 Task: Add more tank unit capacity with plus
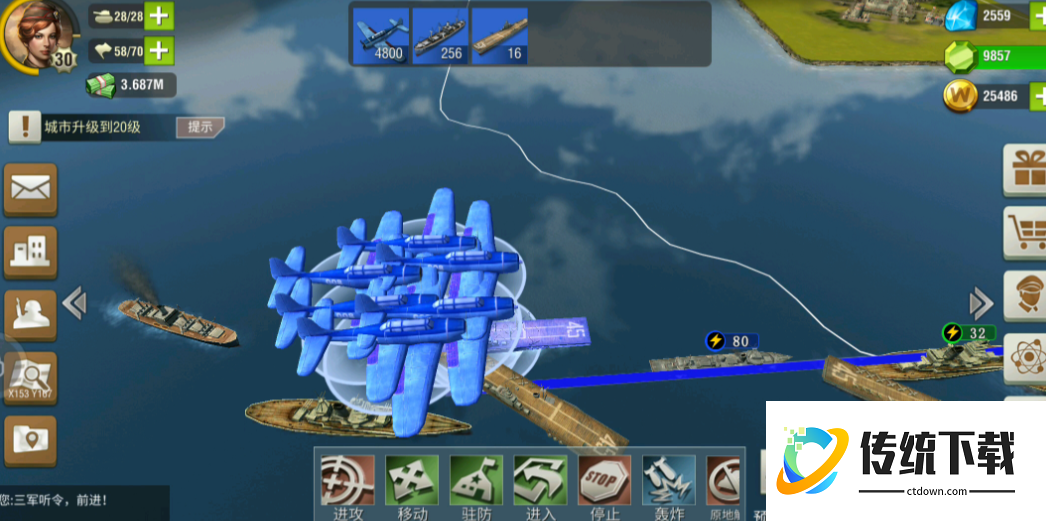[x=159, y=16]
